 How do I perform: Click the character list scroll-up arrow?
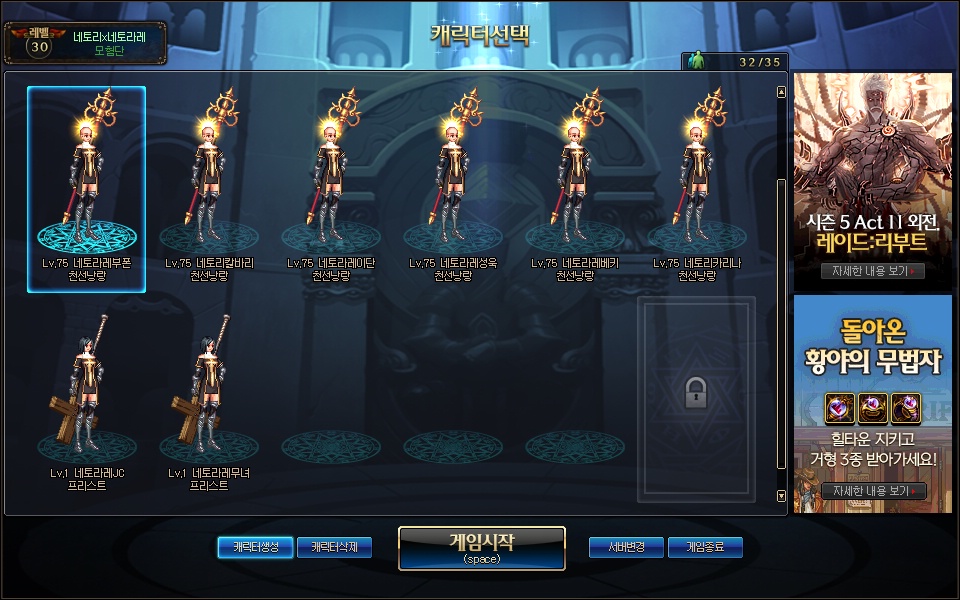pos(781,93)
